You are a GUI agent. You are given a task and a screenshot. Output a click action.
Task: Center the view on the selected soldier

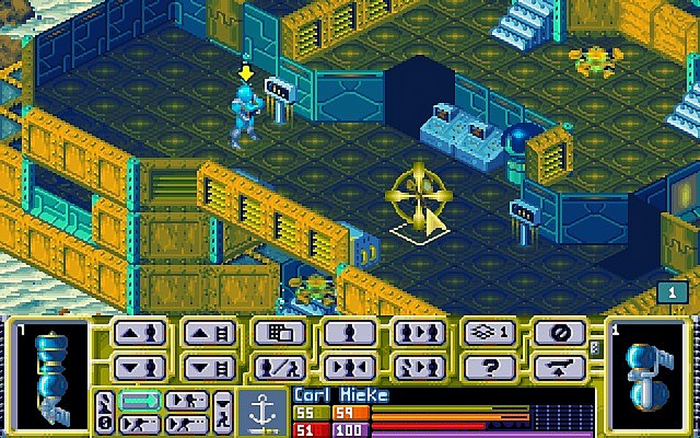[x=349, y=367]
